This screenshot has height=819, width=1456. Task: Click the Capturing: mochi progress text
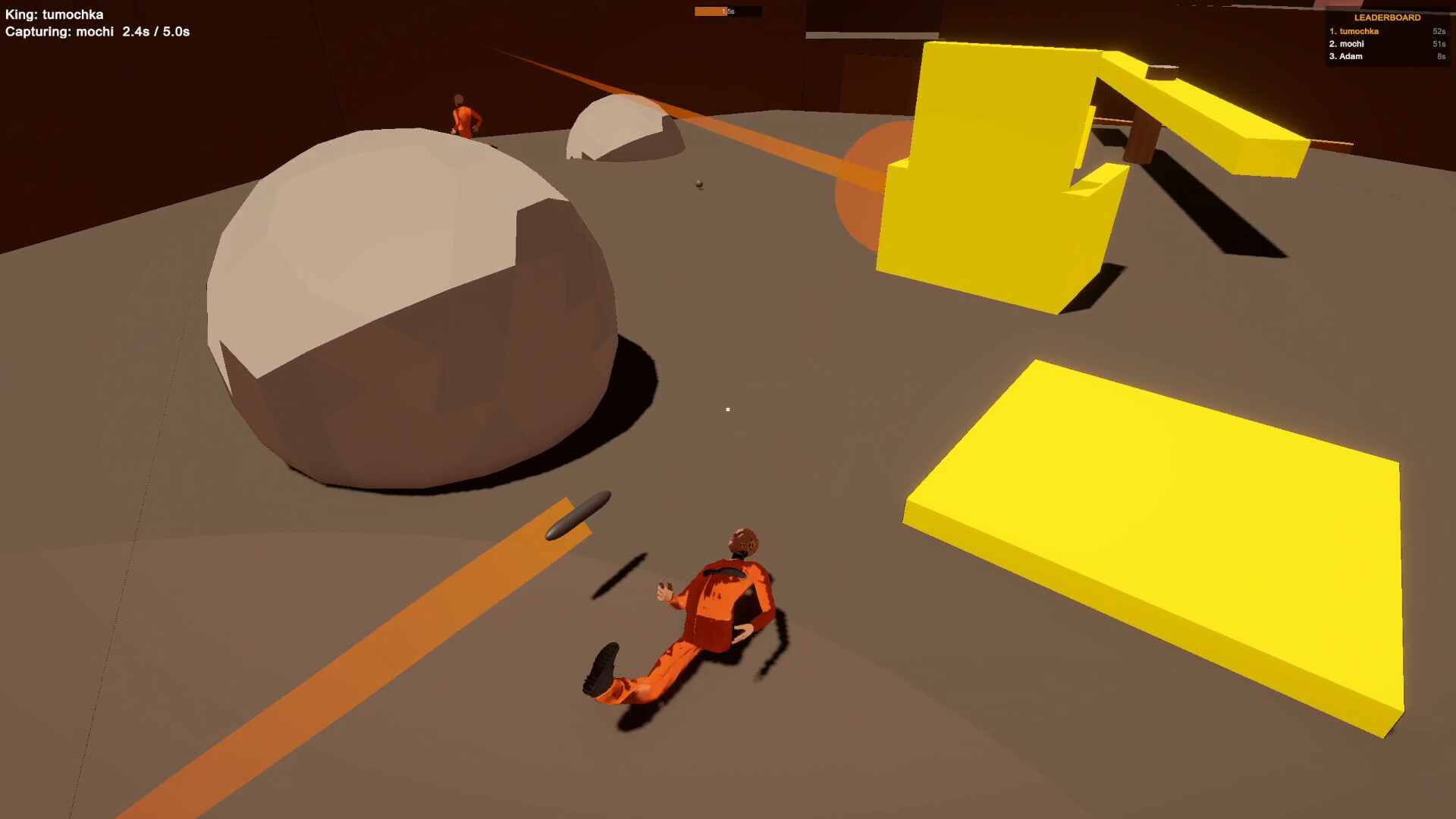[96, 32]
